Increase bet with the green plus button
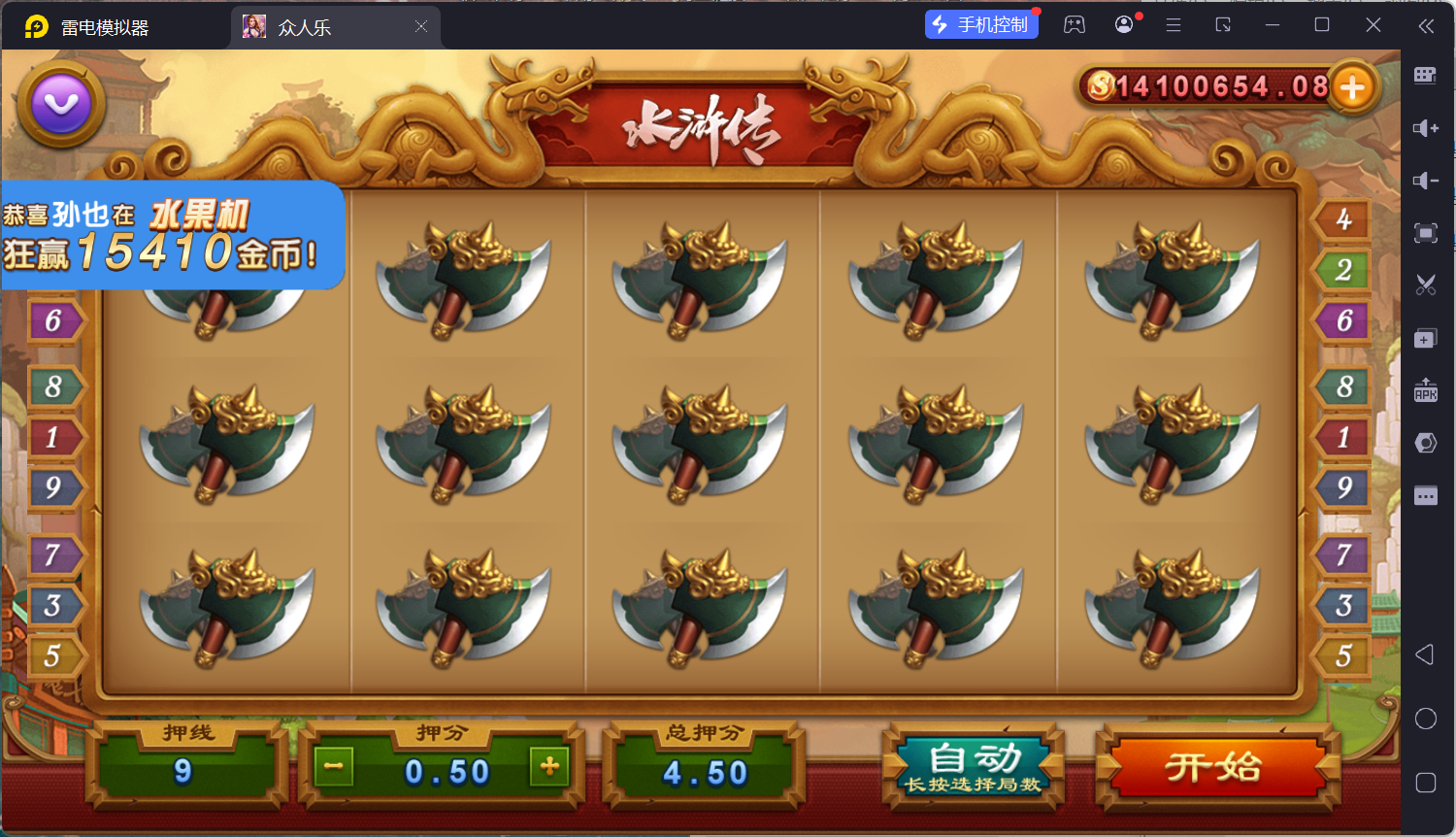Screen dimensions: 1456x837 click(x=549, y=767)
